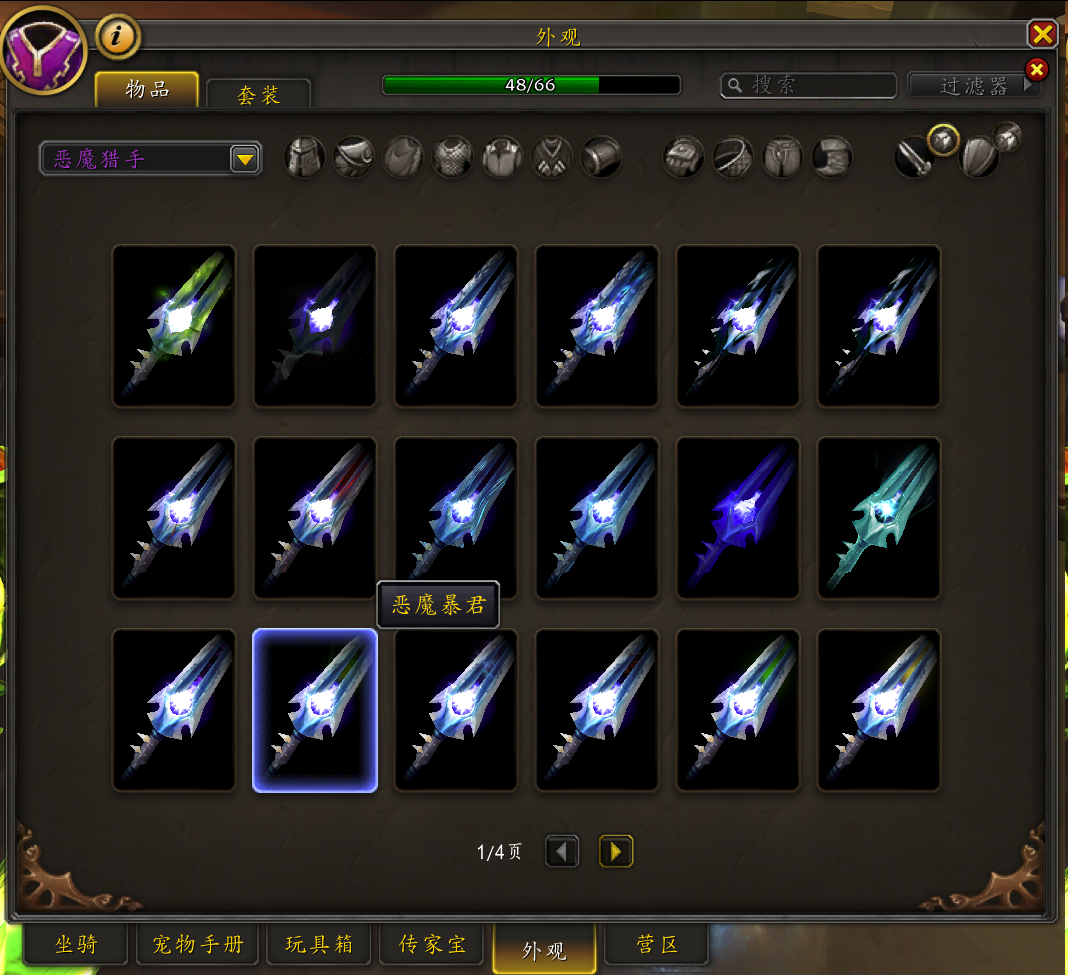The image size is (1068, 975).
Task: Select the shoulder armor slot icon
Action: point(354,157)
